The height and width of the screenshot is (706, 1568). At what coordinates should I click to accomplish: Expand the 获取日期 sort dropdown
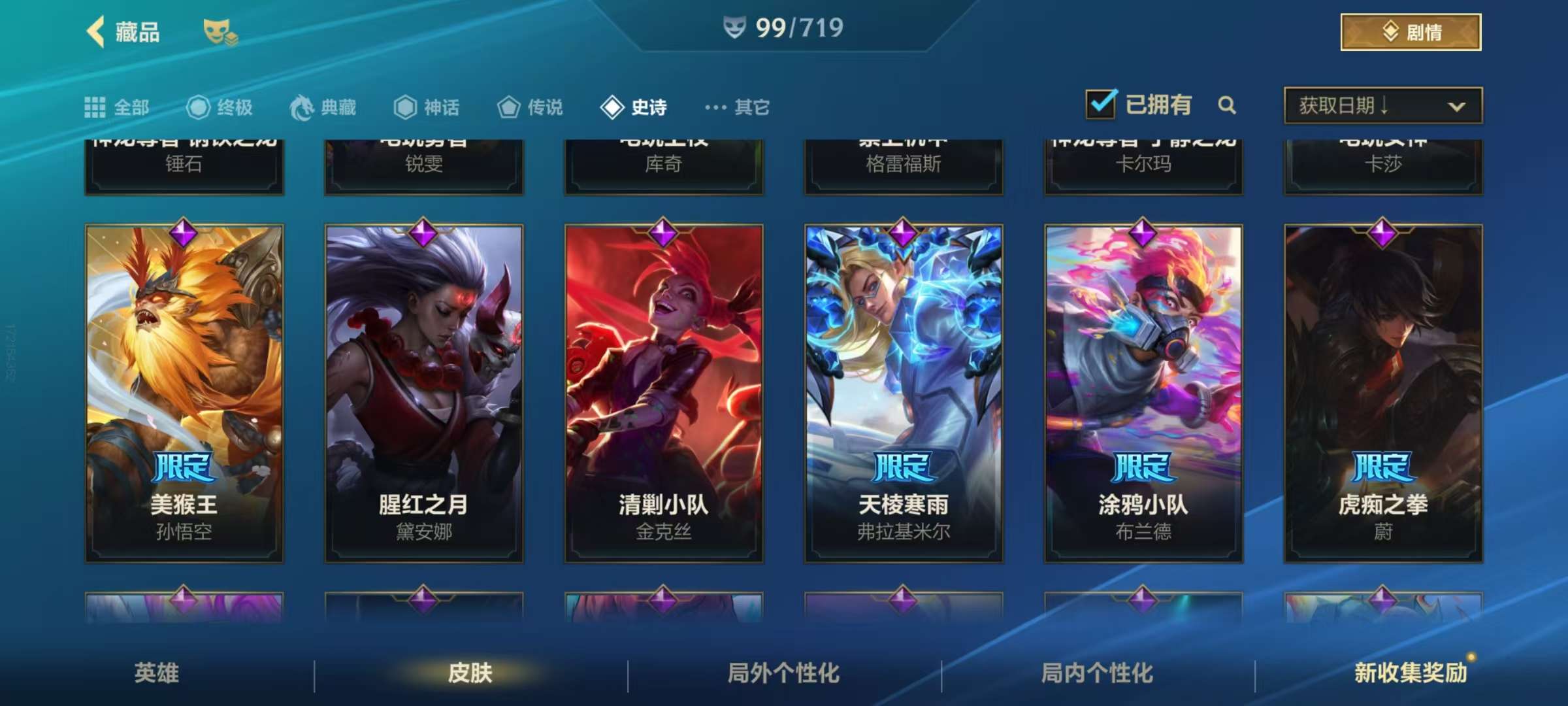pyautogui.click(x=1383, y=105)
